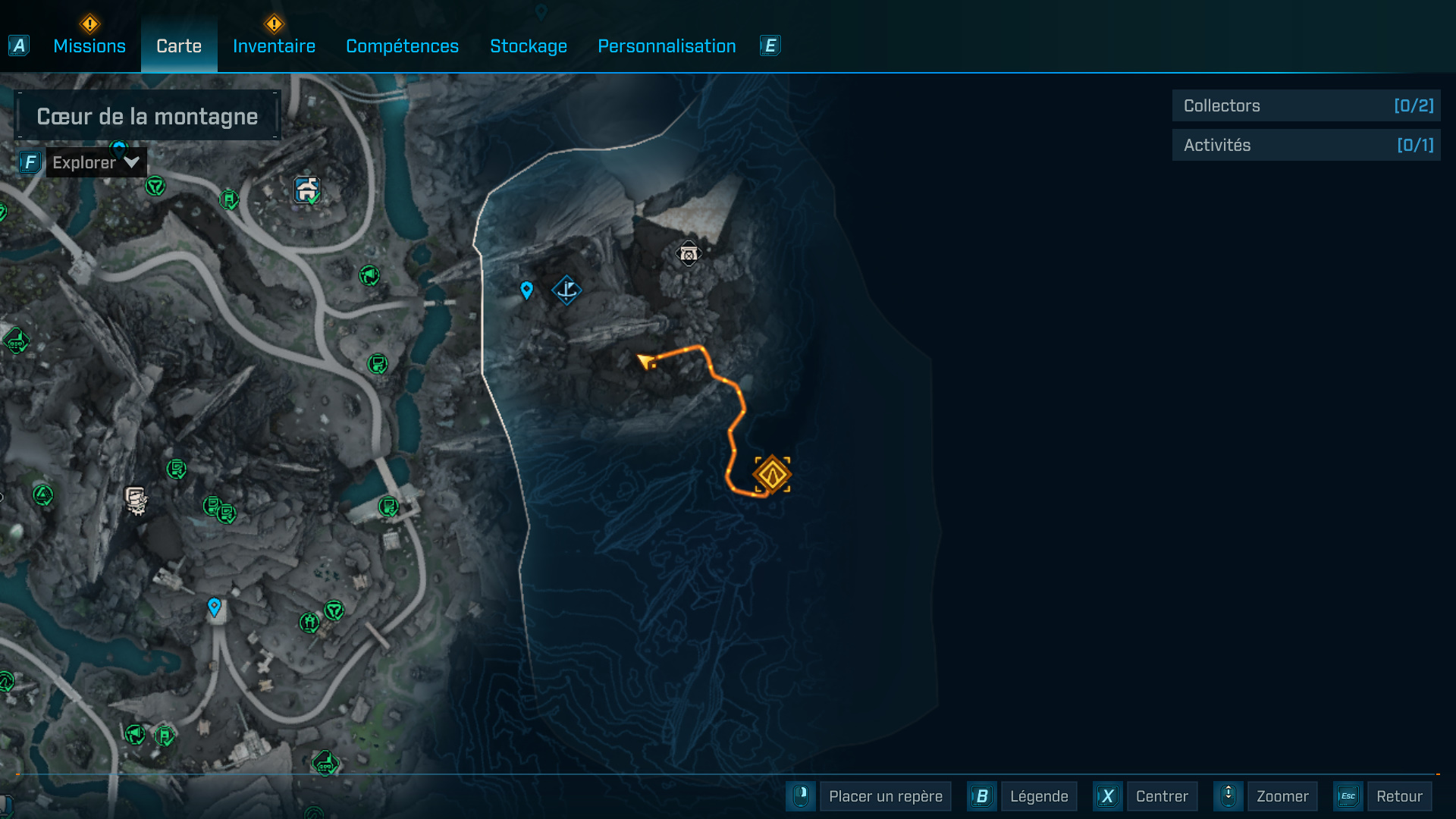Viewport: 1456px width, 819px height.
Task: Click the Placer un repère button
Action: (x=885, y=796)
